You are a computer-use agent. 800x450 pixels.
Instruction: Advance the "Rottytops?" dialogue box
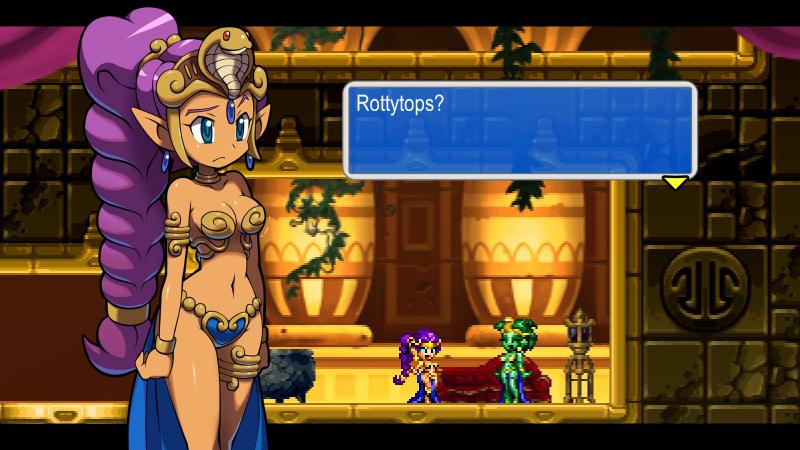coord(519,130)
